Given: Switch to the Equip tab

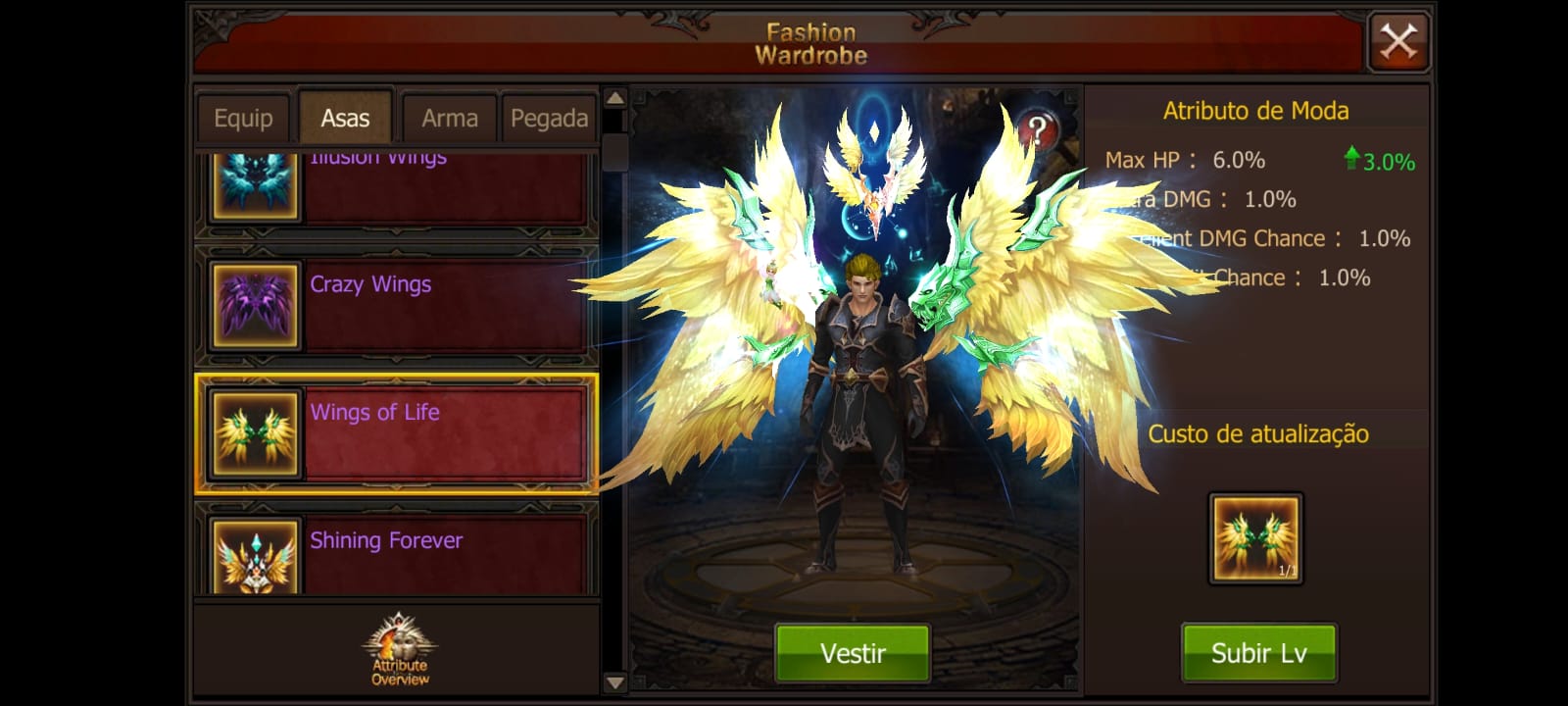Looking at the screenshot, I should pyautogui.click(x=243, y=119).
